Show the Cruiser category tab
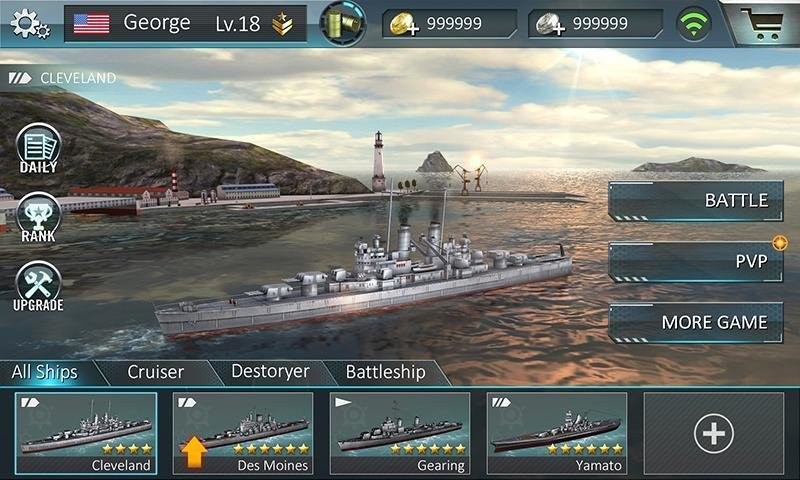Image resolution: width=800 pixels, height=480 pixels. tap(156, 372)
